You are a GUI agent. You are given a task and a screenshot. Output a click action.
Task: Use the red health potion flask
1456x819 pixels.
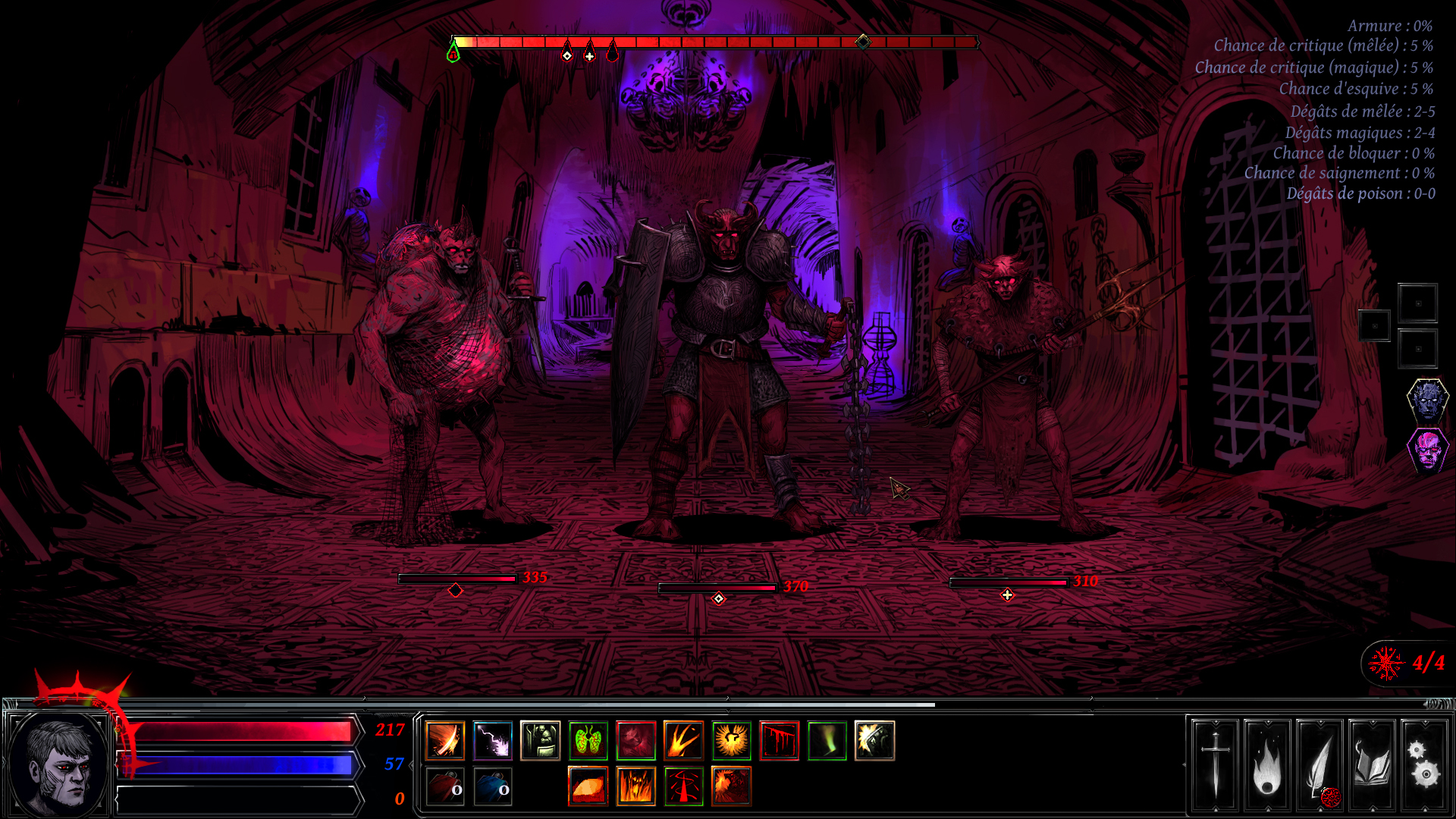tap(446, 787)
